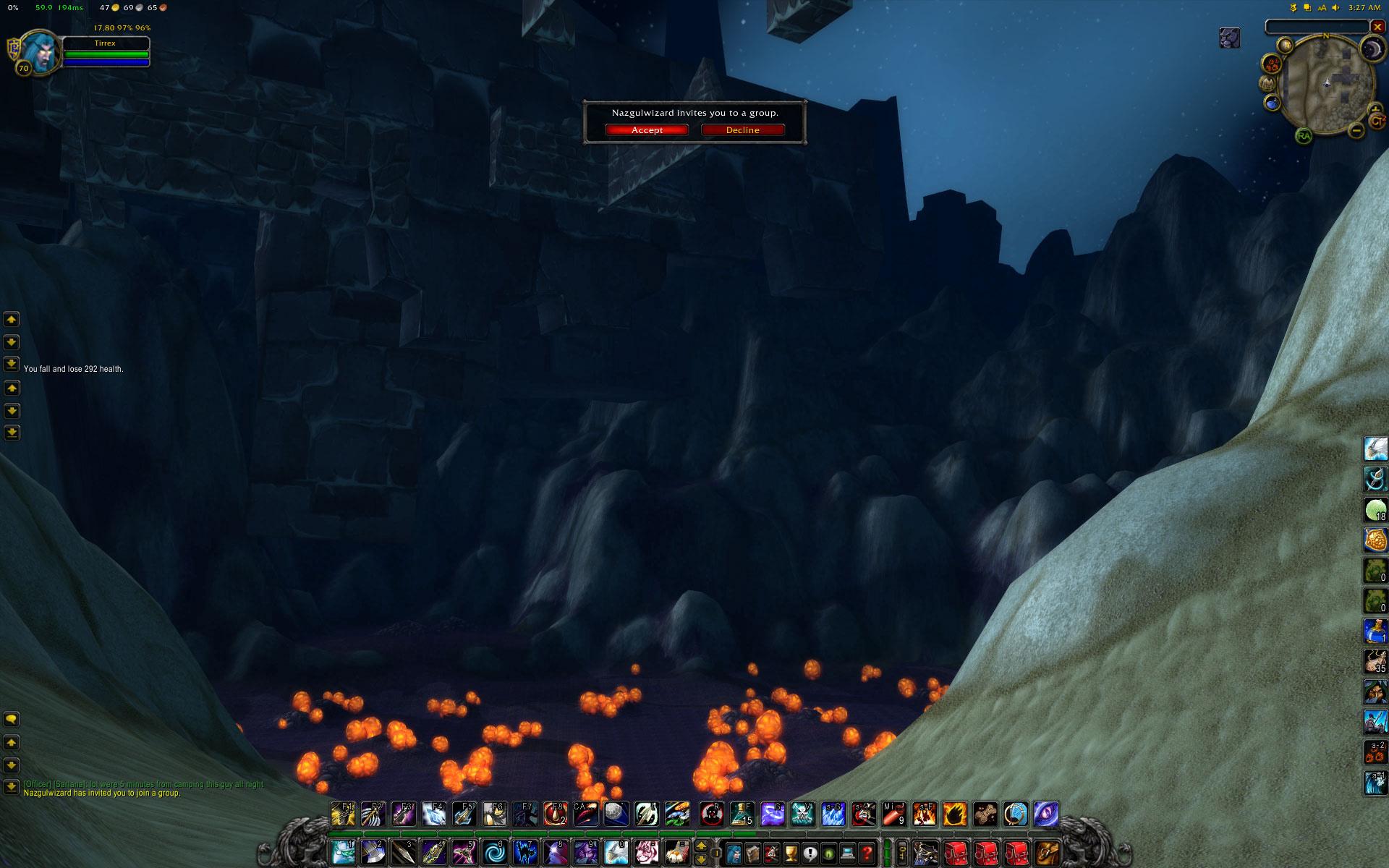Use the red-capped item with count 15
Image resolution: width=1389 pixels, height=868 pixels.
coord(742,814)
